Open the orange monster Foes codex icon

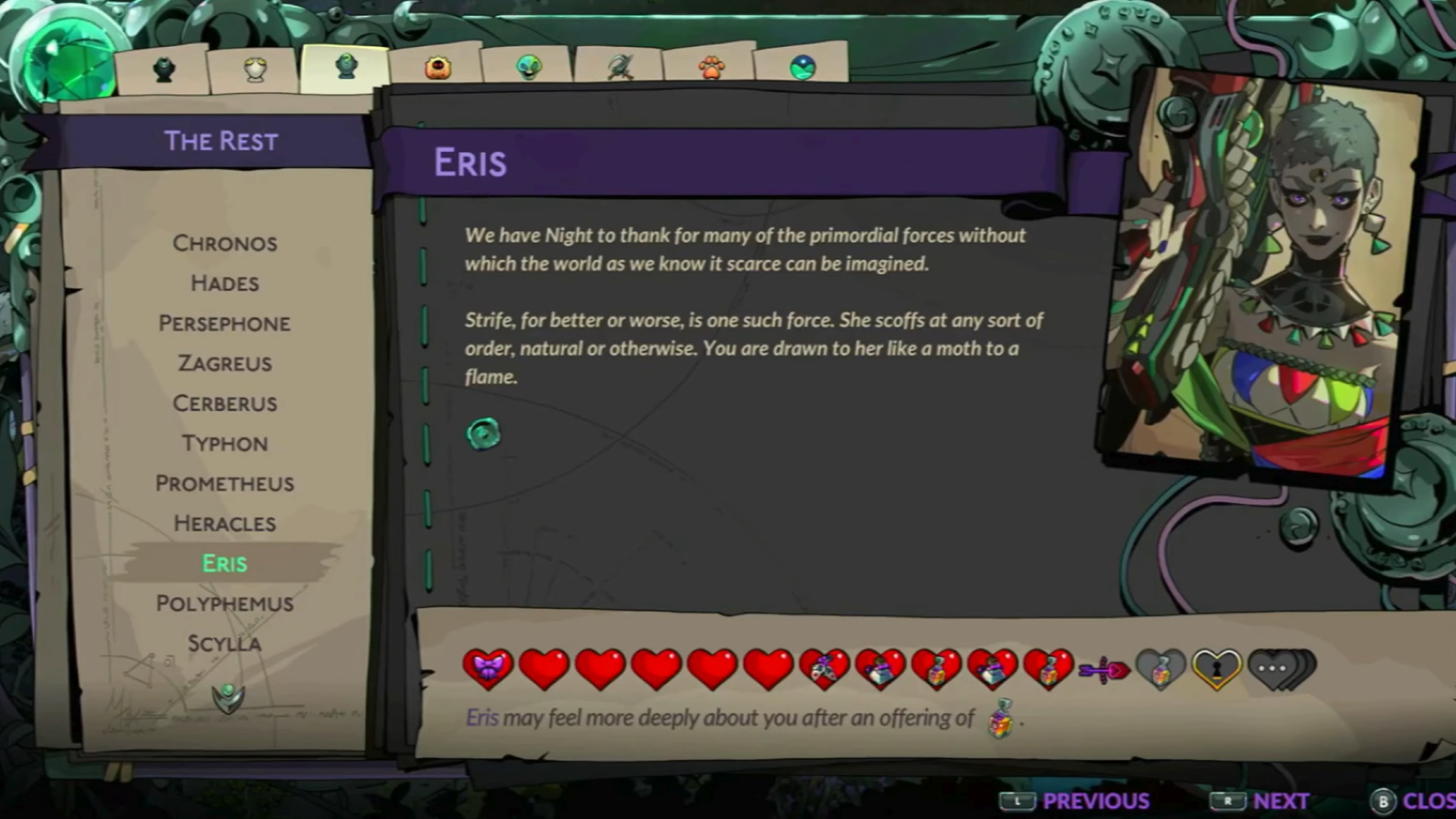tap(438, 68)
